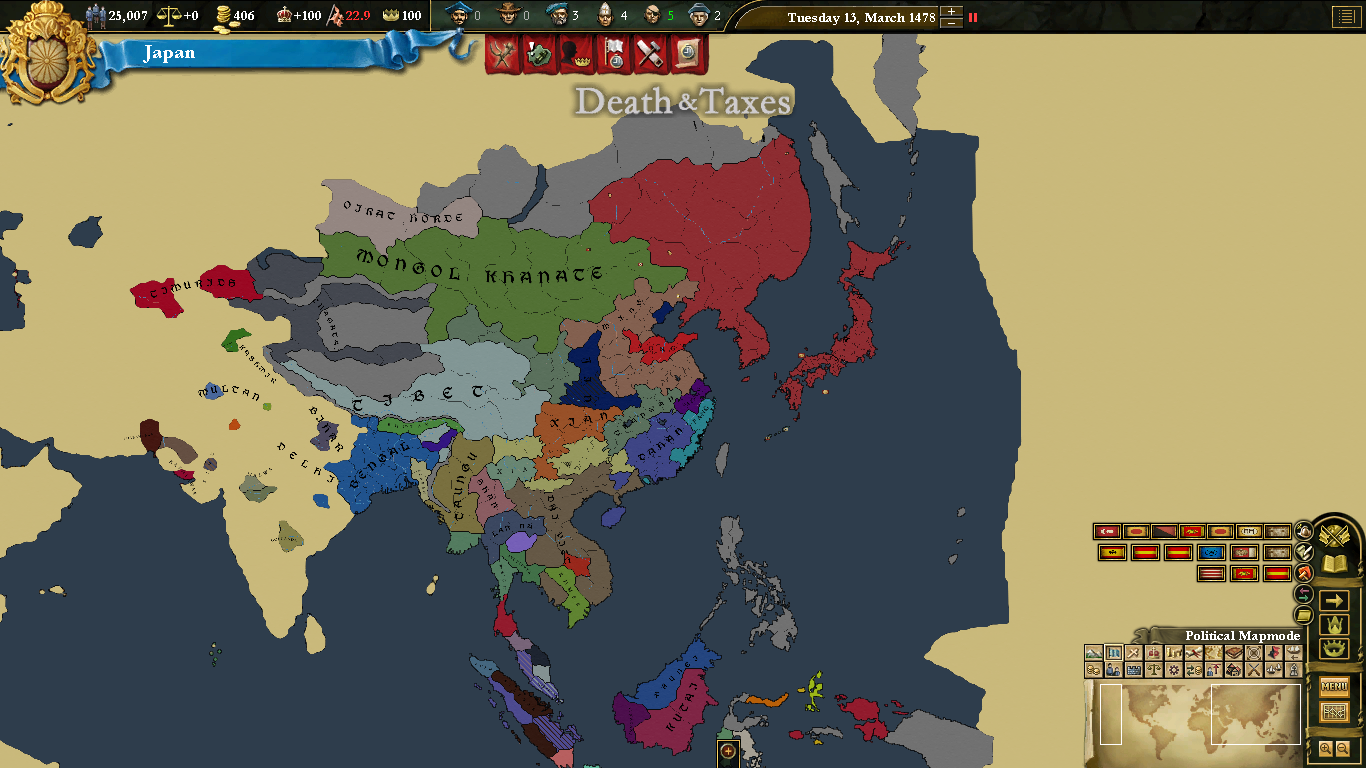The image size is (1366, 768).
Task: Zoom out with the magnifier minus button
Action: pyautogui.click(x=1343, y=748)
